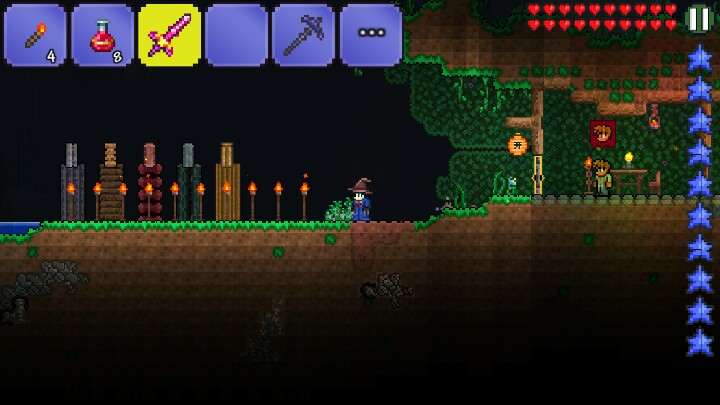The width and height of the screenshot is (720, 405).
Task: Pause the game
Action: tap(699, 18)
